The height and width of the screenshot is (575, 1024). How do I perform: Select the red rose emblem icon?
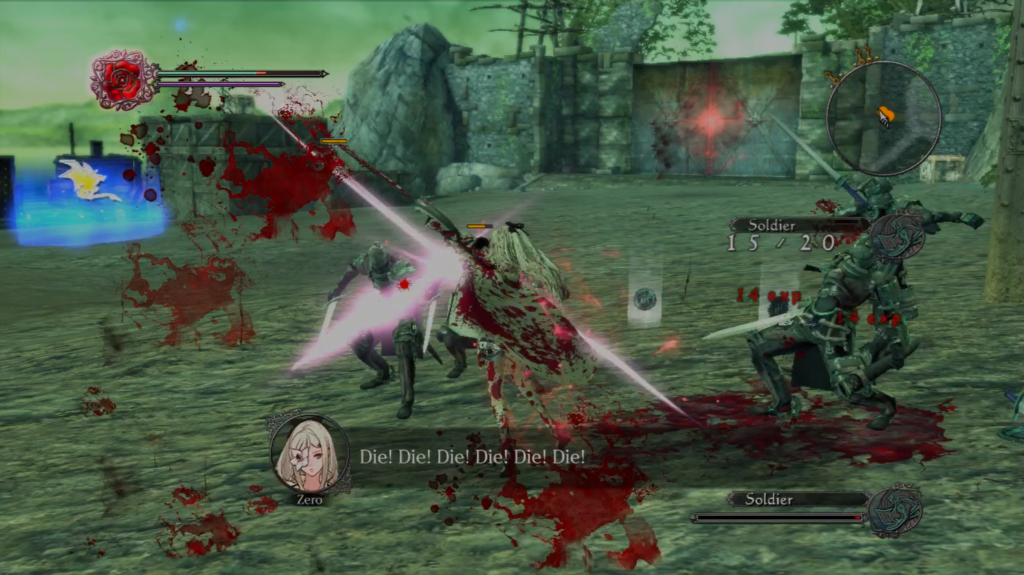[122, 80]
